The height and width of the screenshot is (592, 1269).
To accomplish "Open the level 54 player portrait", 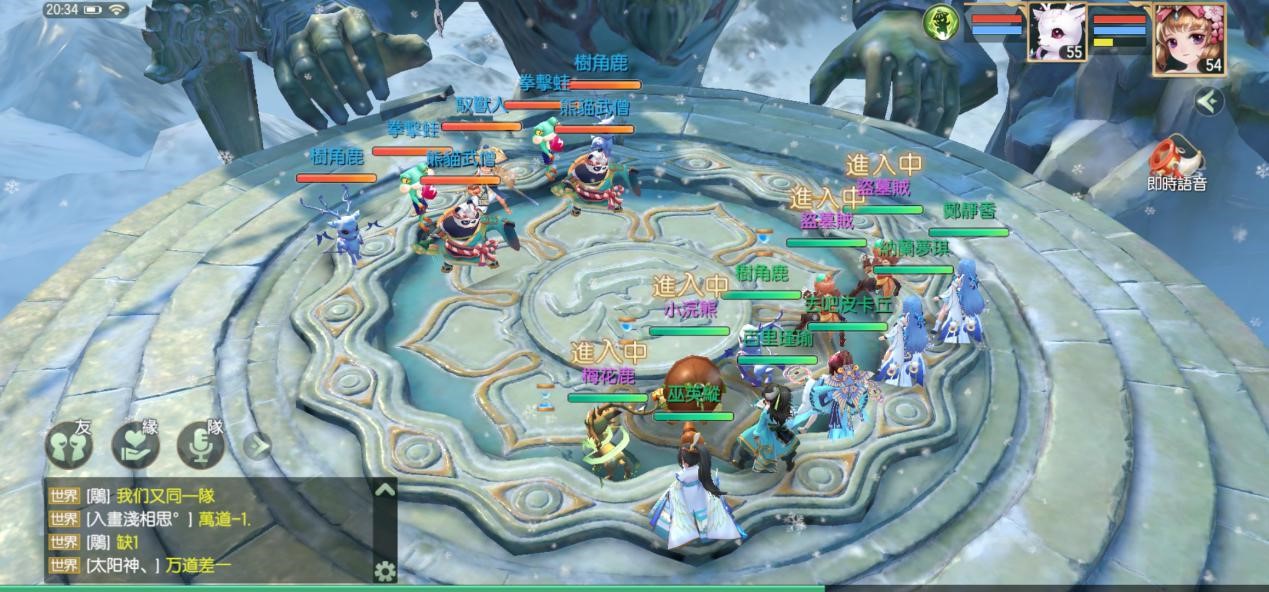I will (x=1189, y=37).
